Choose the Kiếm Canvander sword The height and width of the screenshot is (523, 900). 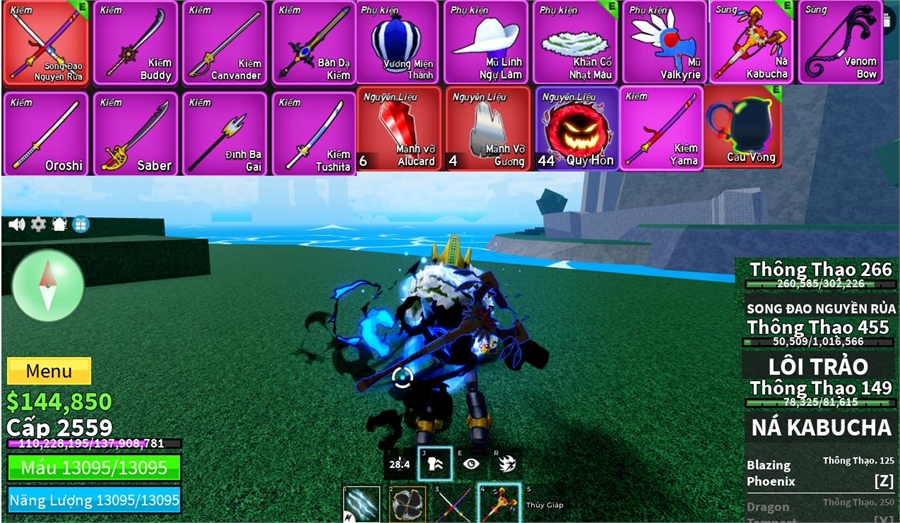coord(224,43)
